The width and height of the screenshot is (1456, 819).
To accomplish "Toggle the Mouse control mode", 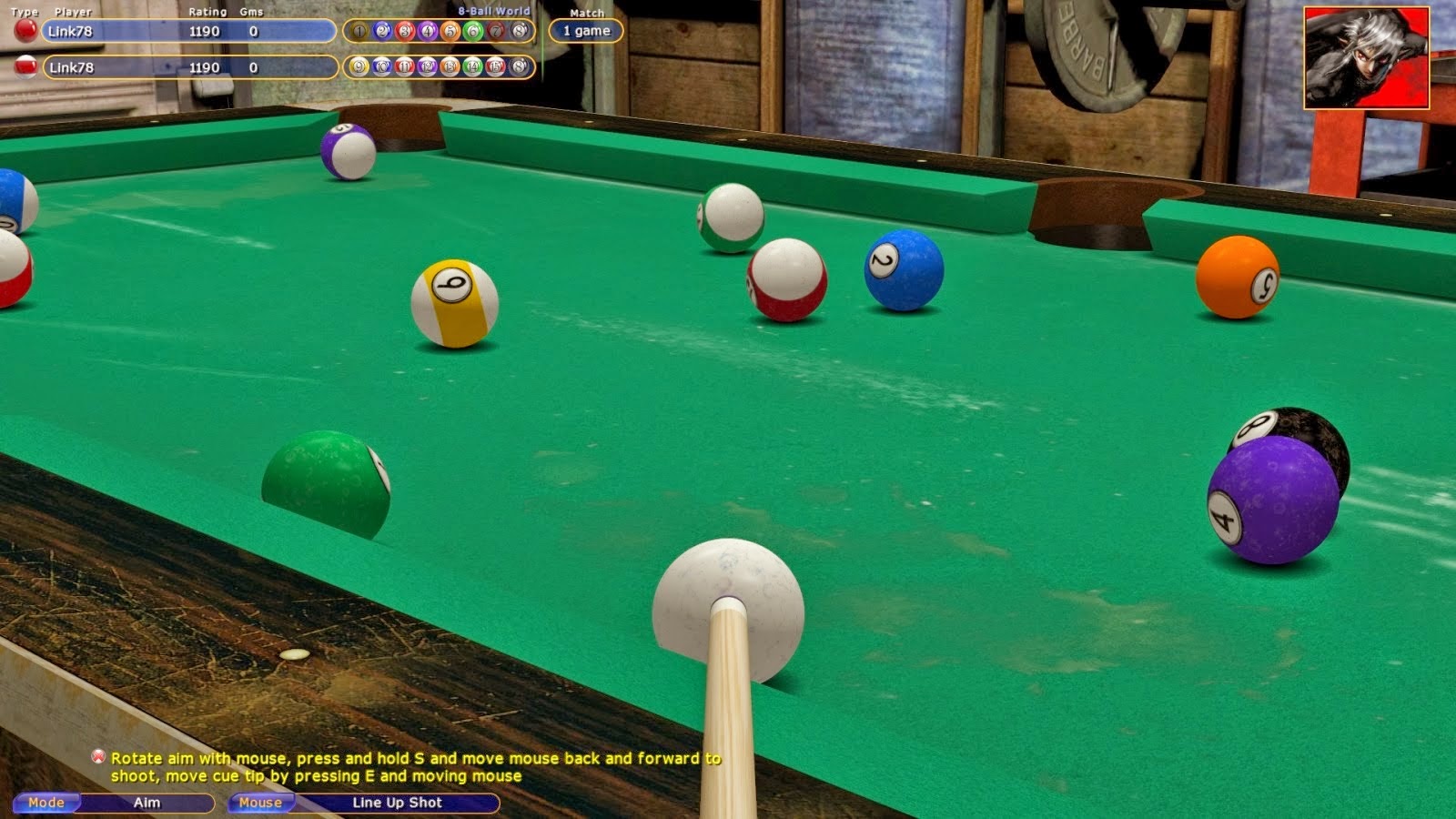I will tap(259, 803).
